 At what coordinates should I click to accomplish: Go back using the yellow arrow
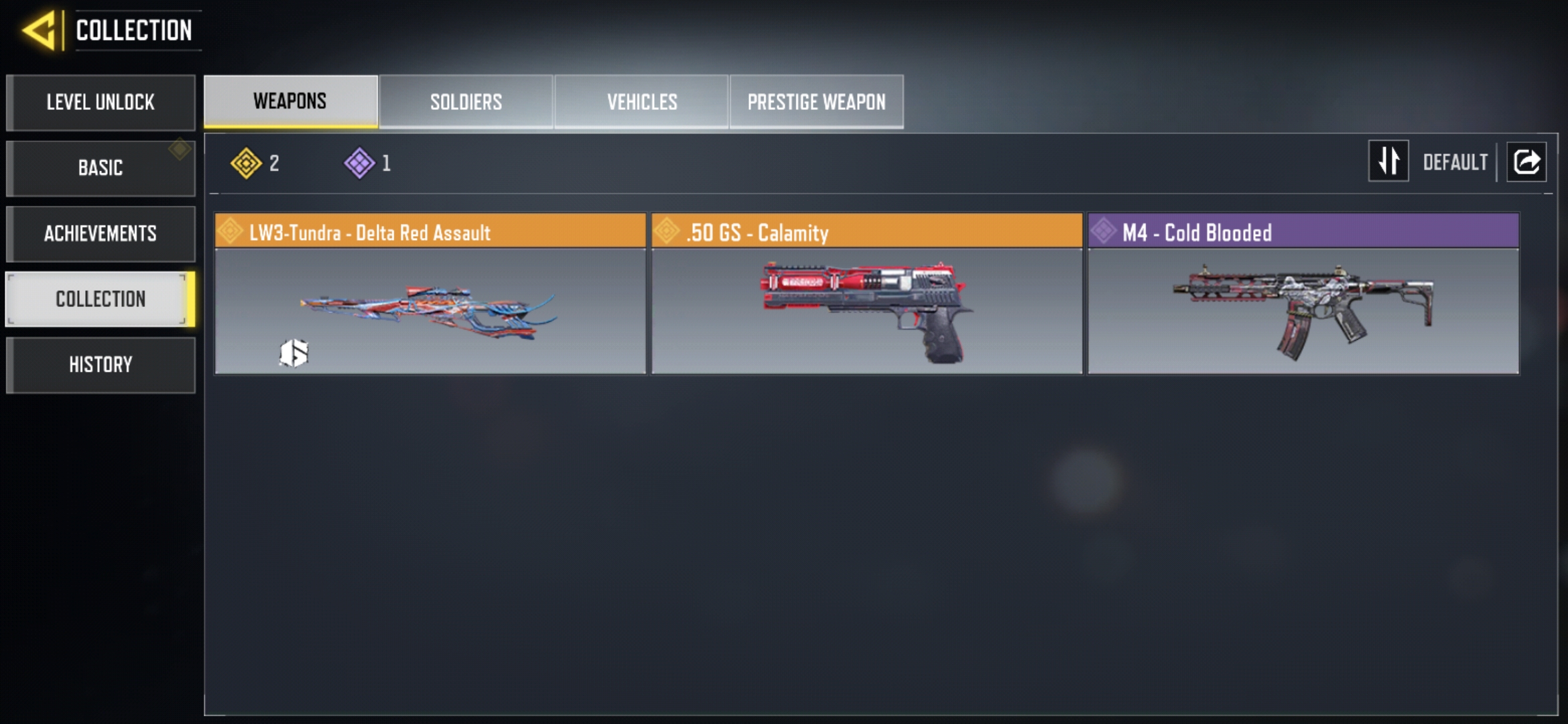tap(40, 31)
